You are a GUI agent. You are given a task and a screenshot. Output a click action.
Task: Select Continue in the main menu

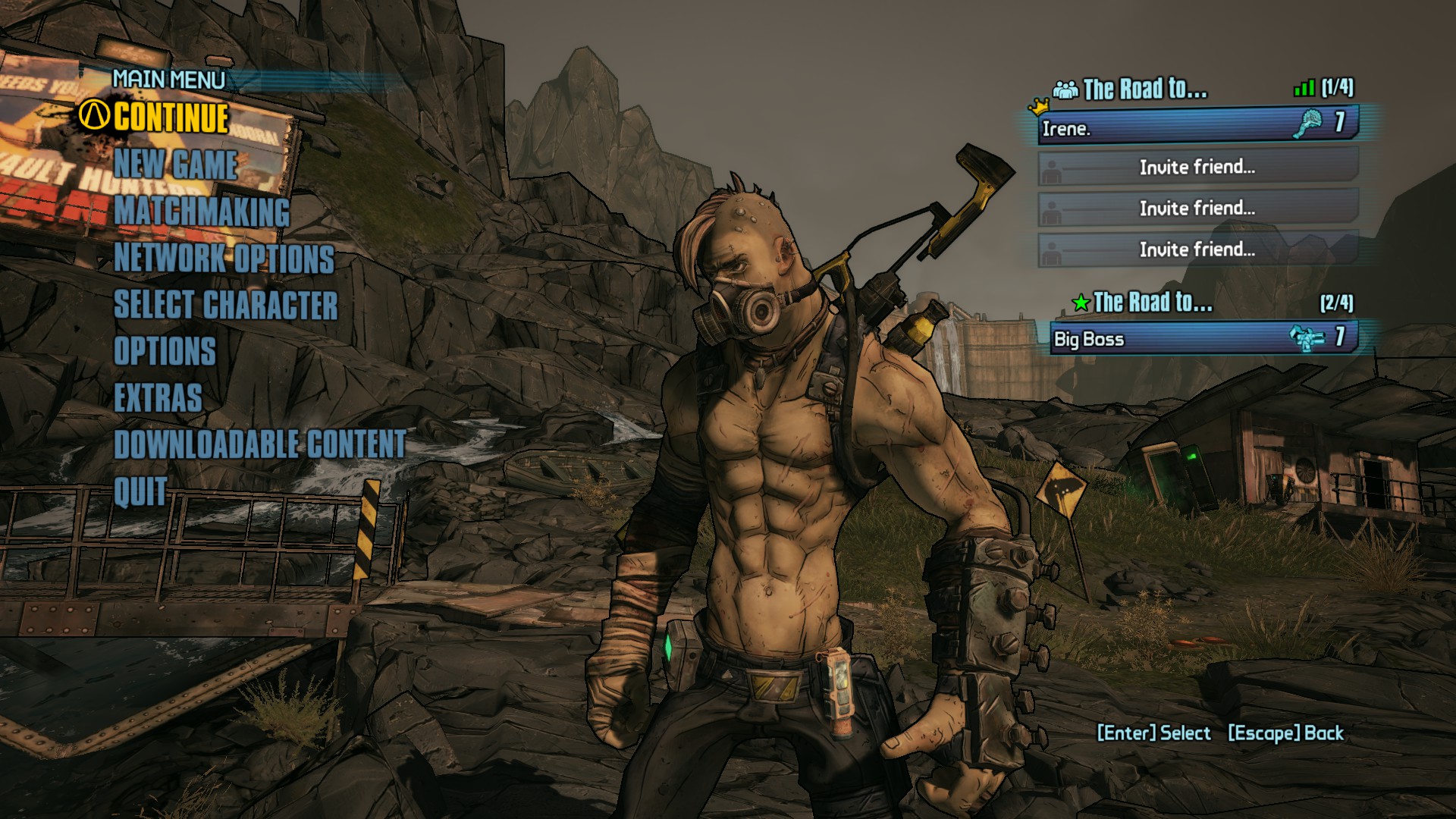click(171, 118)
